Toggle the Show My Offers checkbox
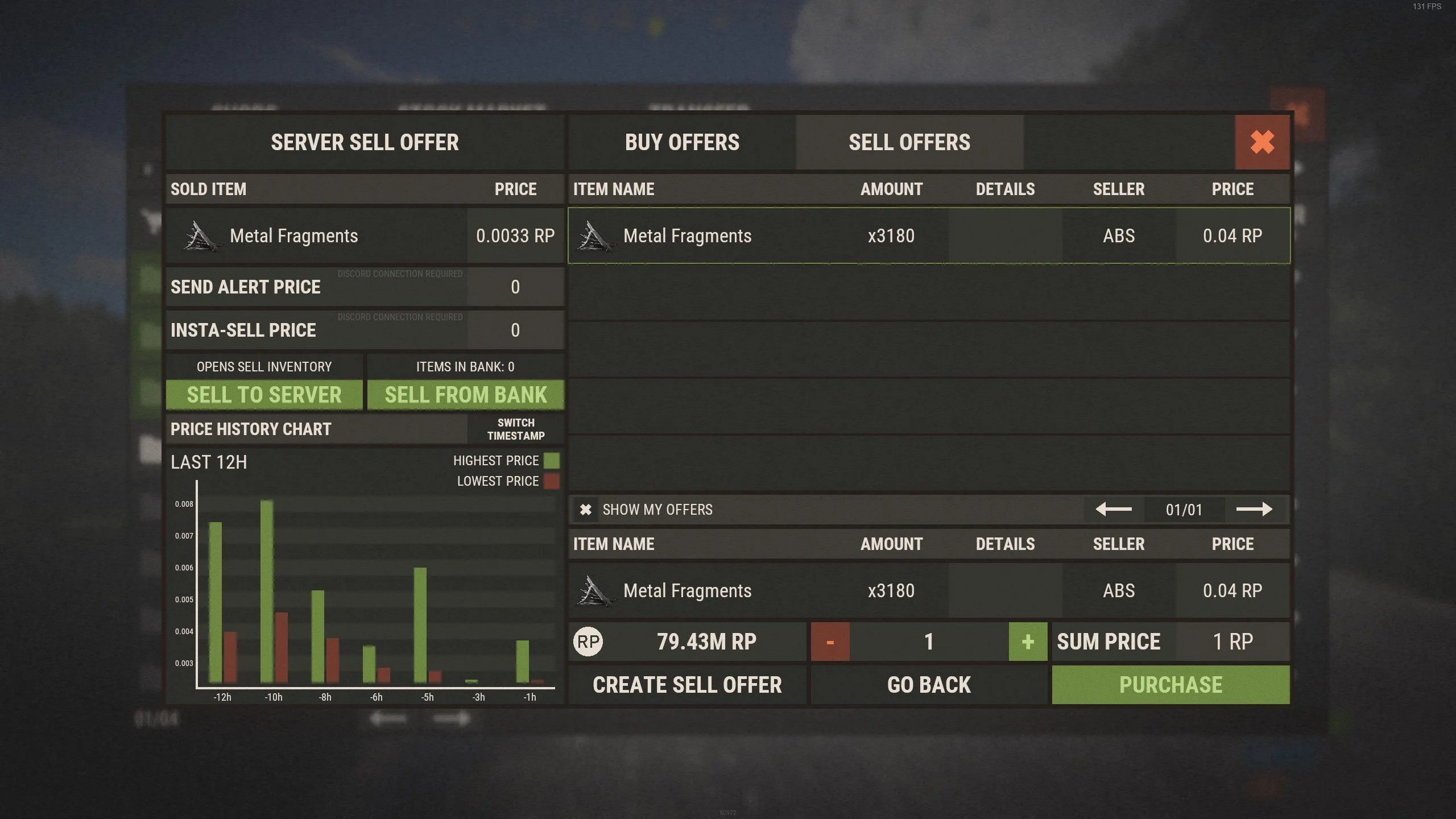 pos(586,510)
